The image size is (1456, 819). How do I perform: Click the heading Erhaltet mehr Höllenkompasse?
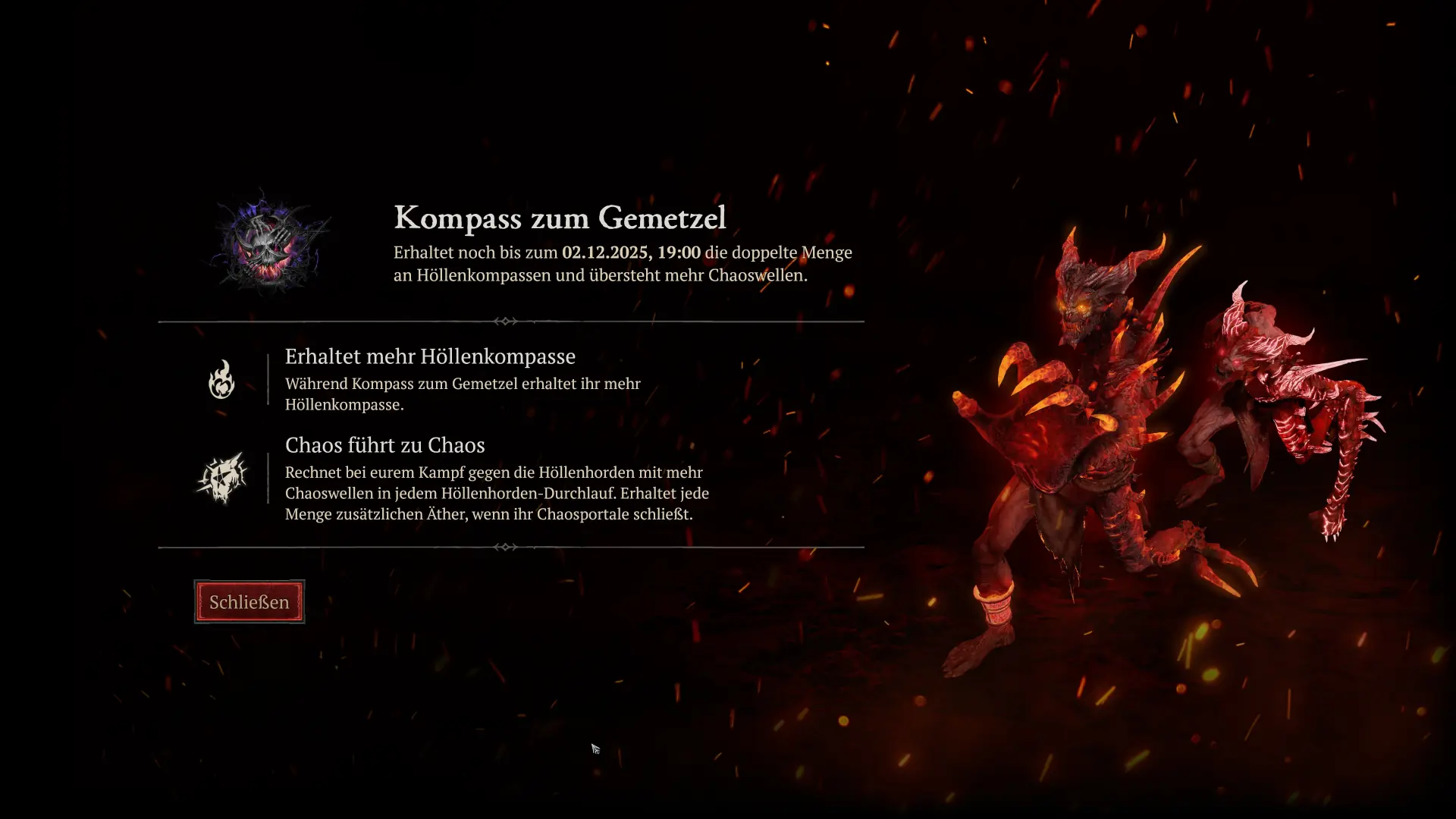click(x=430, y=356)
